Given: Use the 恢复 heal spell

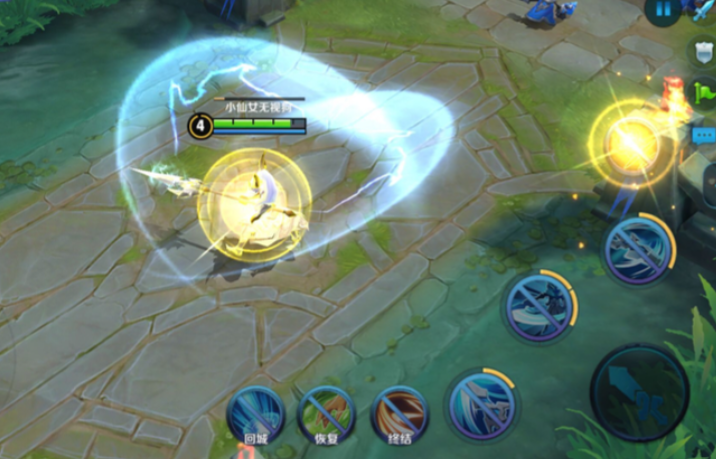Looking at the screenshot, I should click(x=326, y=413).
